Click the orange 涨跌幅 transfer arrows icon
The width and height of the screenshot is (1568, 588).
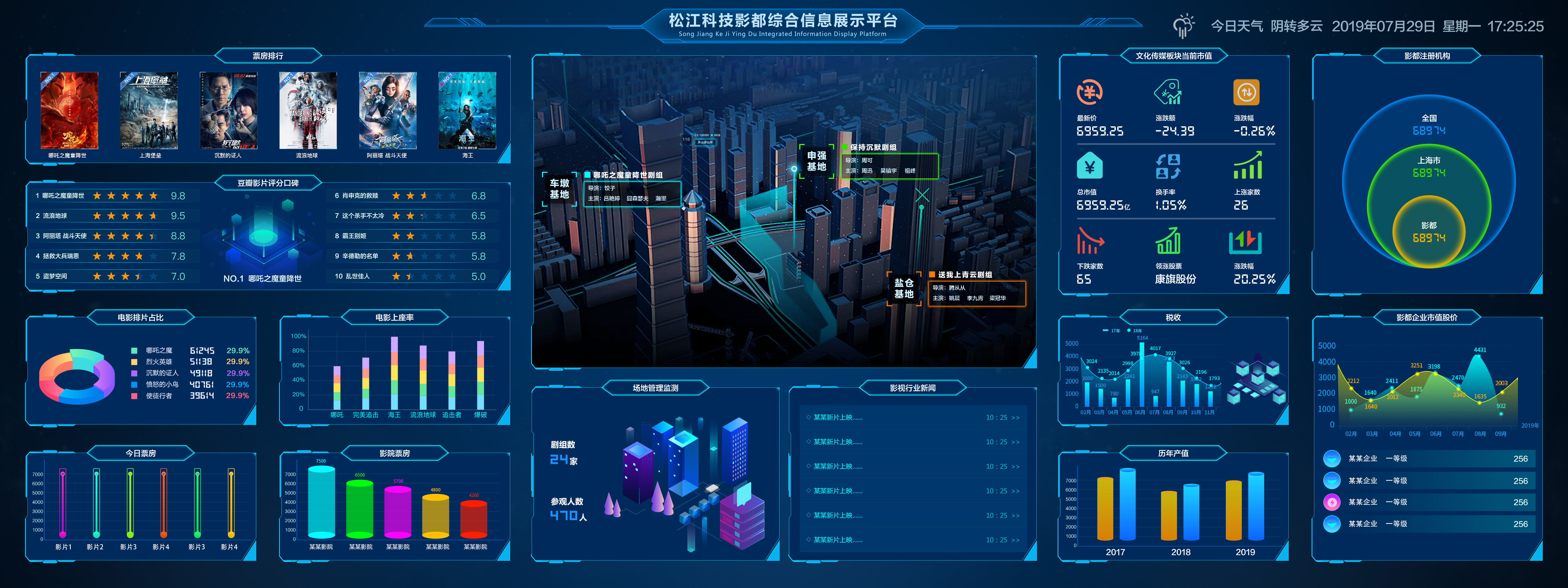click(x=1246, y=92)
